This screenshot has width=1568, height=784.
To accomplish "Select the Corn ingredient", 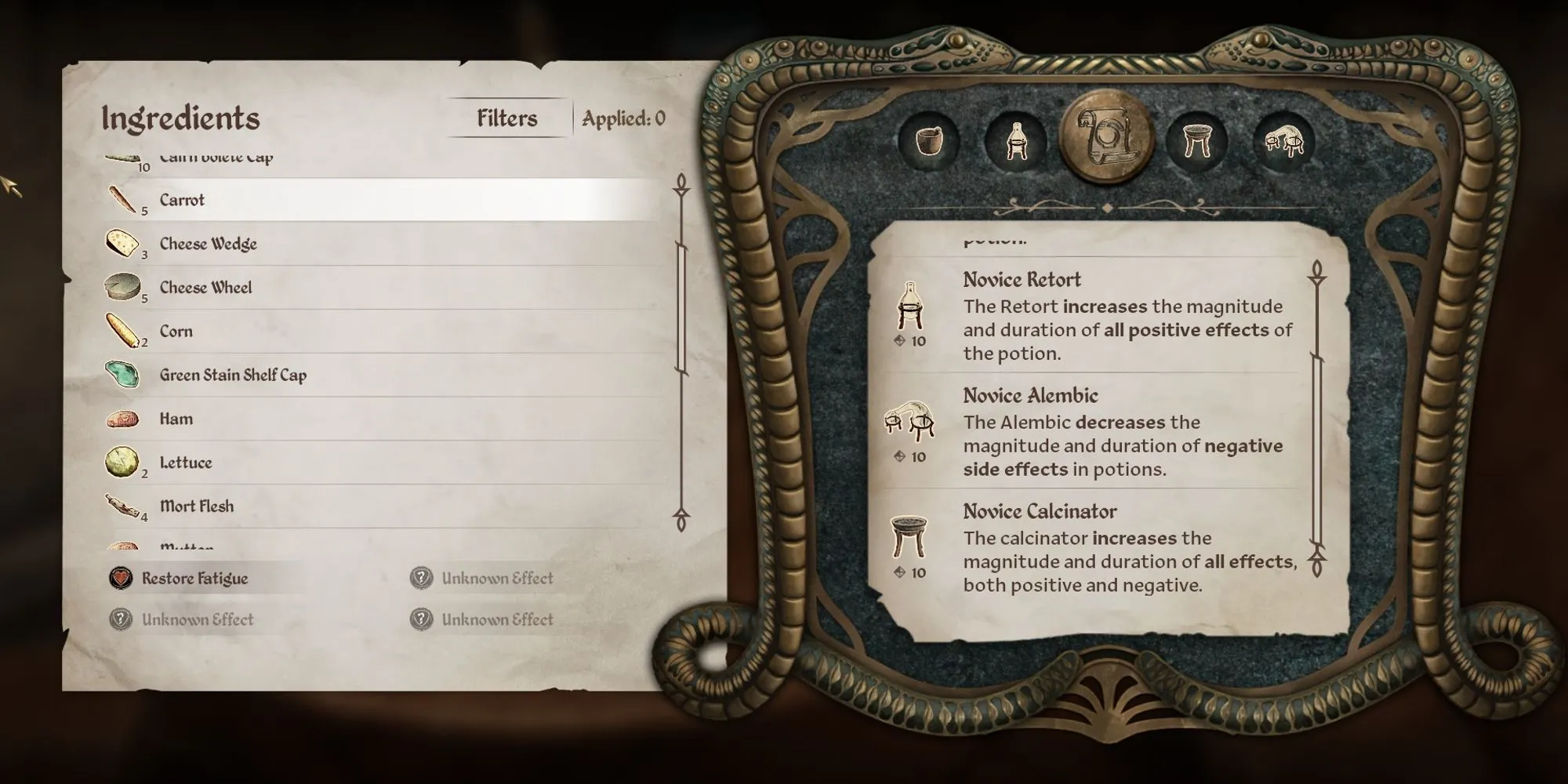I will (176, 332).
